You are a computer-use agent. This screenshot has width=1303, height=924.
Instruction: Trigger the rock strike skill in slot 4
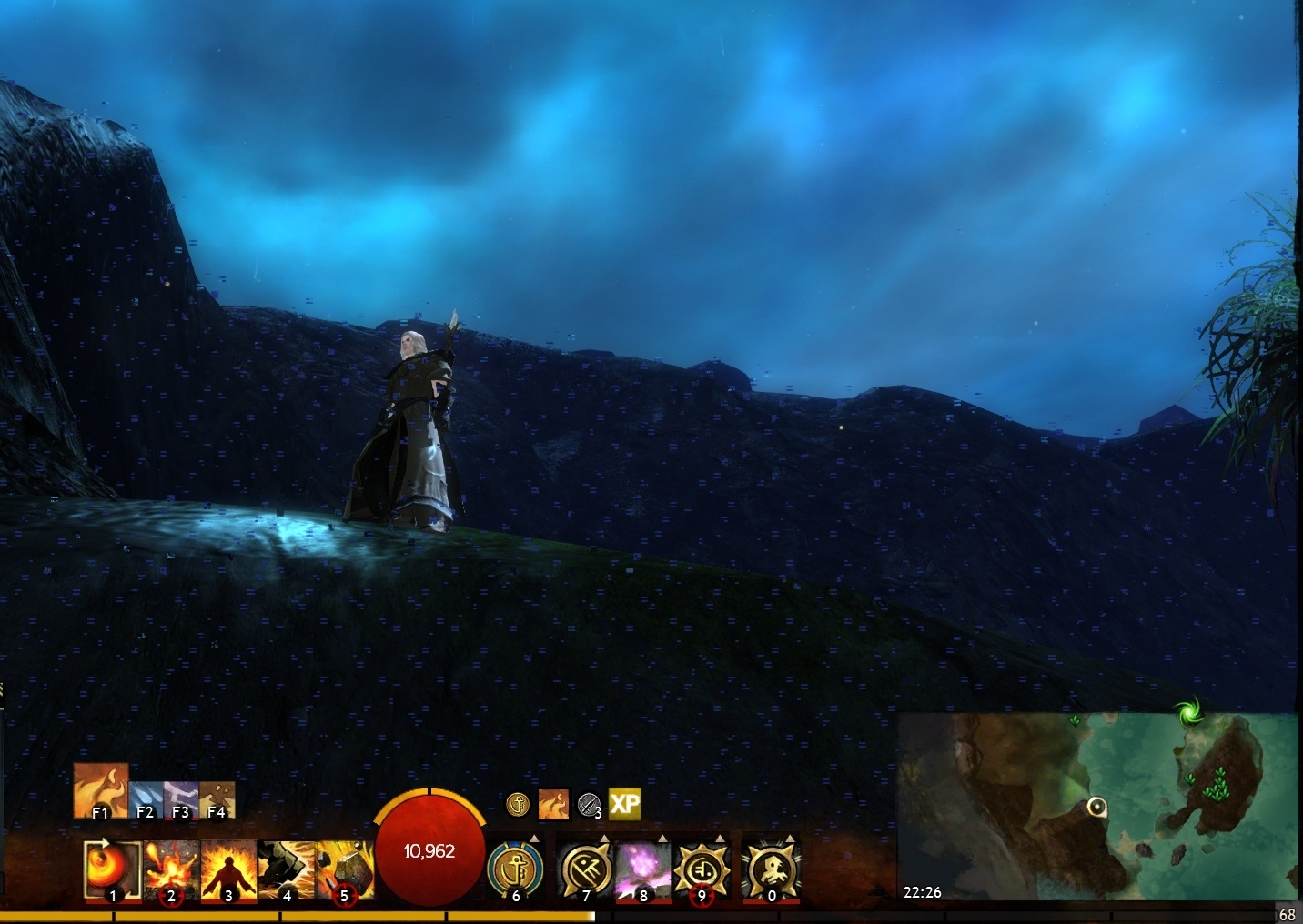pyautogui.click(x=286, y=869)
